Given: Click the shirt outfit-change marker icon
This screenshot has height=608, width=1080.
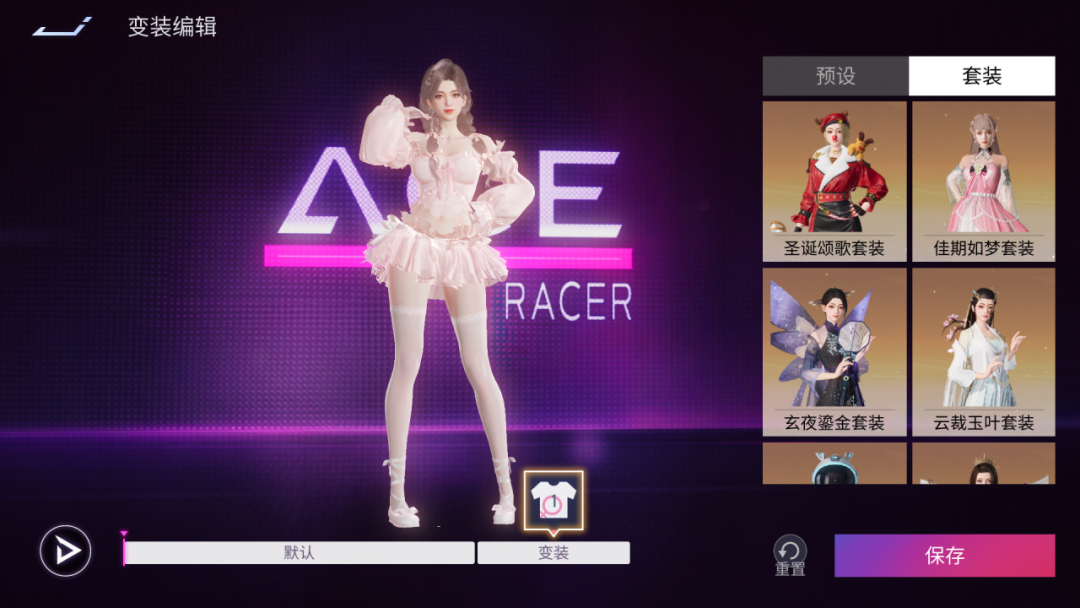Looking at the screenshot, I should tap(553, 499).
